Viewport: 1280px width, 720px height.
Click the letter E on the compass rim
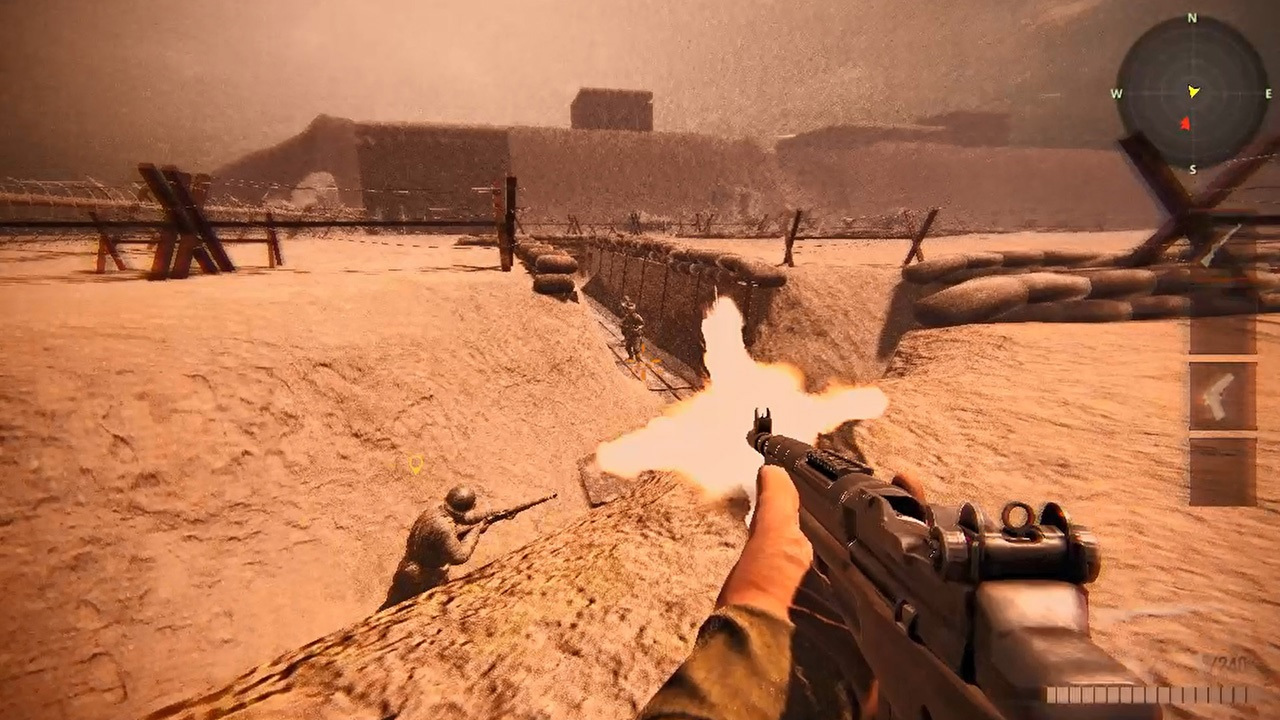pyautogui.click(x=1268, y=93)
